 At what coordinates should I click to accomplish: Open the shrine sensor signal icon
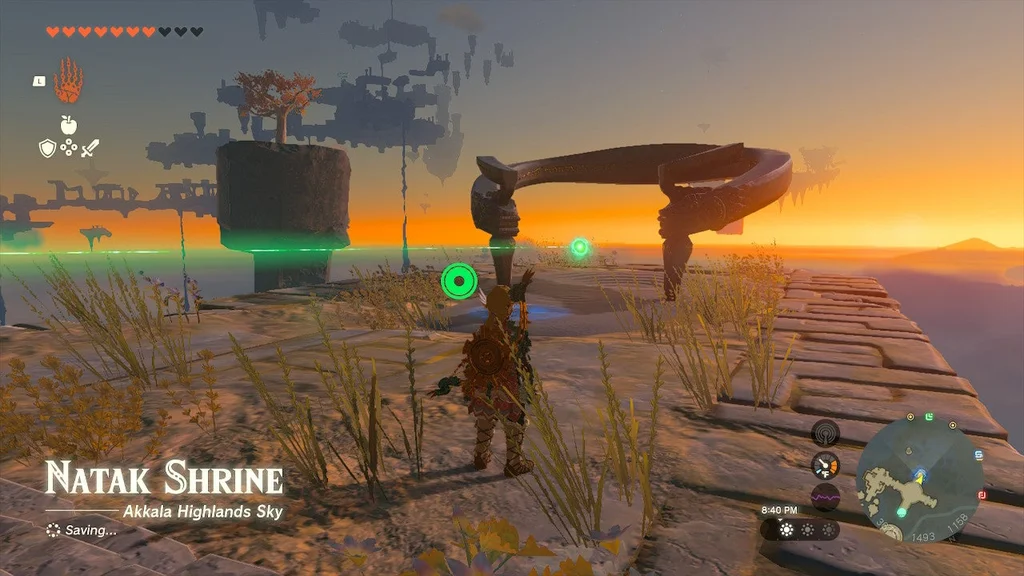pyautogui.click(x=825, y=433)
